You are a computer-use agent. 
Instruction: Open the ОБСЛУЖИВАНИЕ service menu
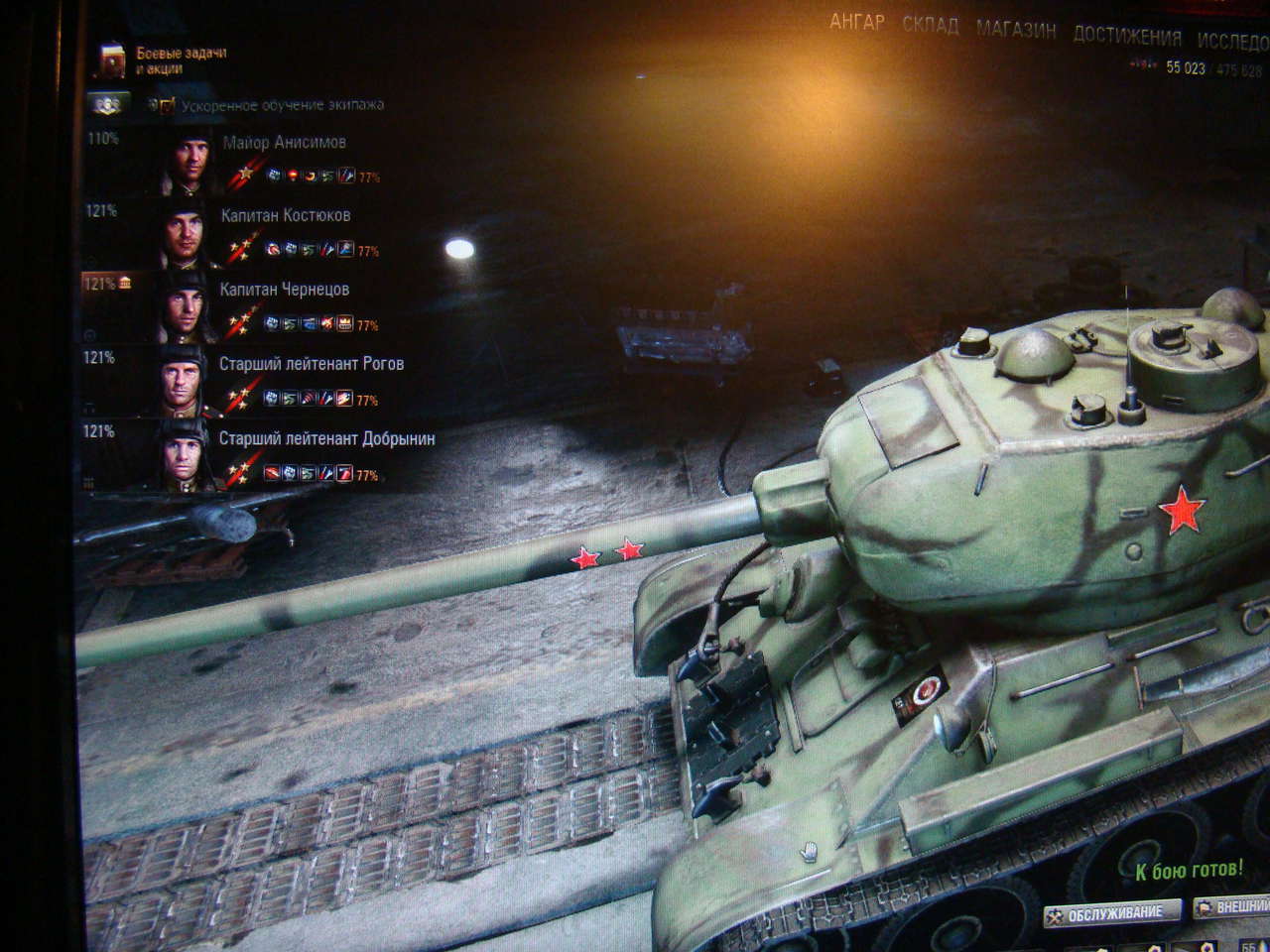pos(1113,912)
